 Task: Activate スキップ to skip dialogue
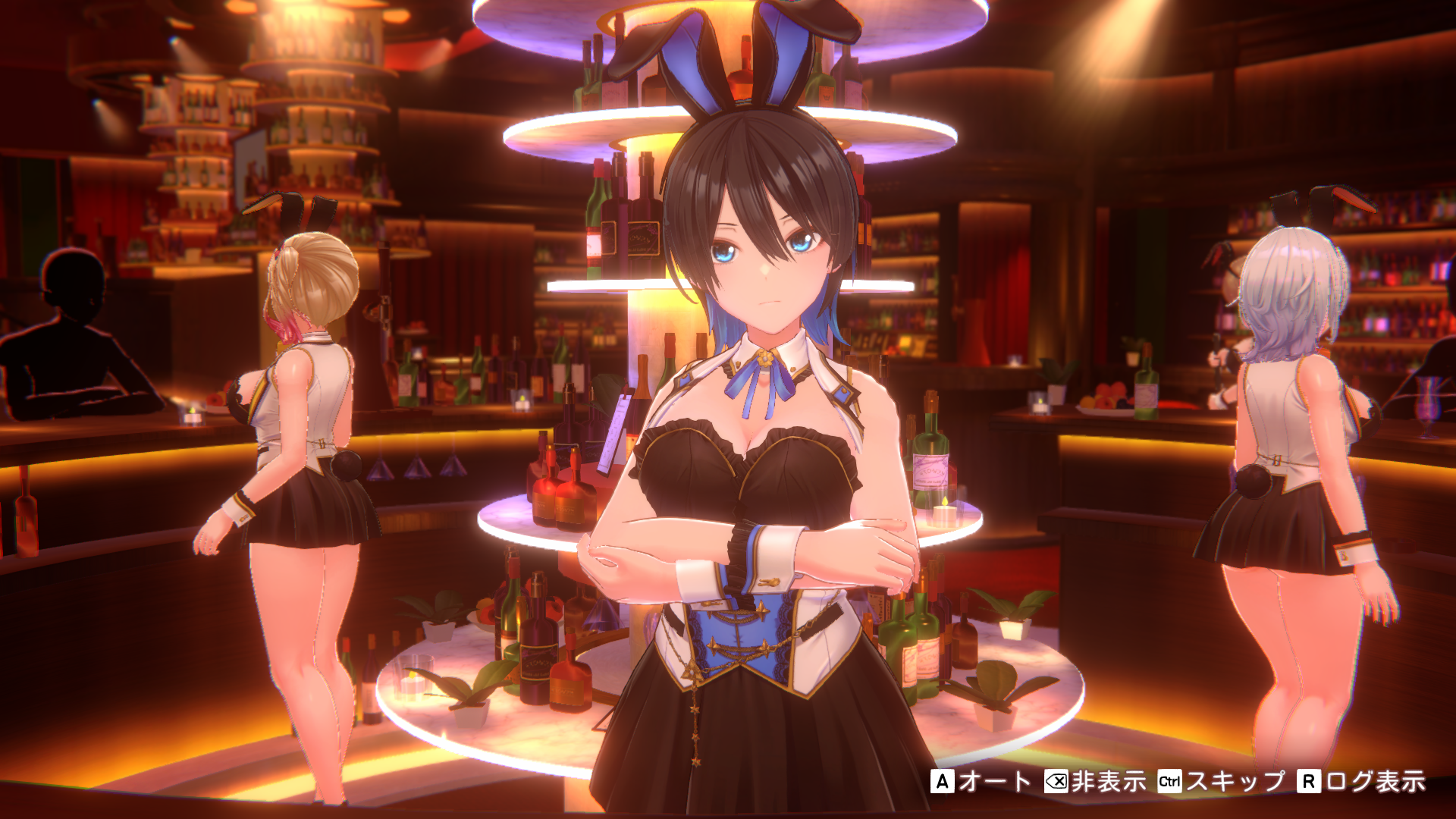(x=1222, y=781)
